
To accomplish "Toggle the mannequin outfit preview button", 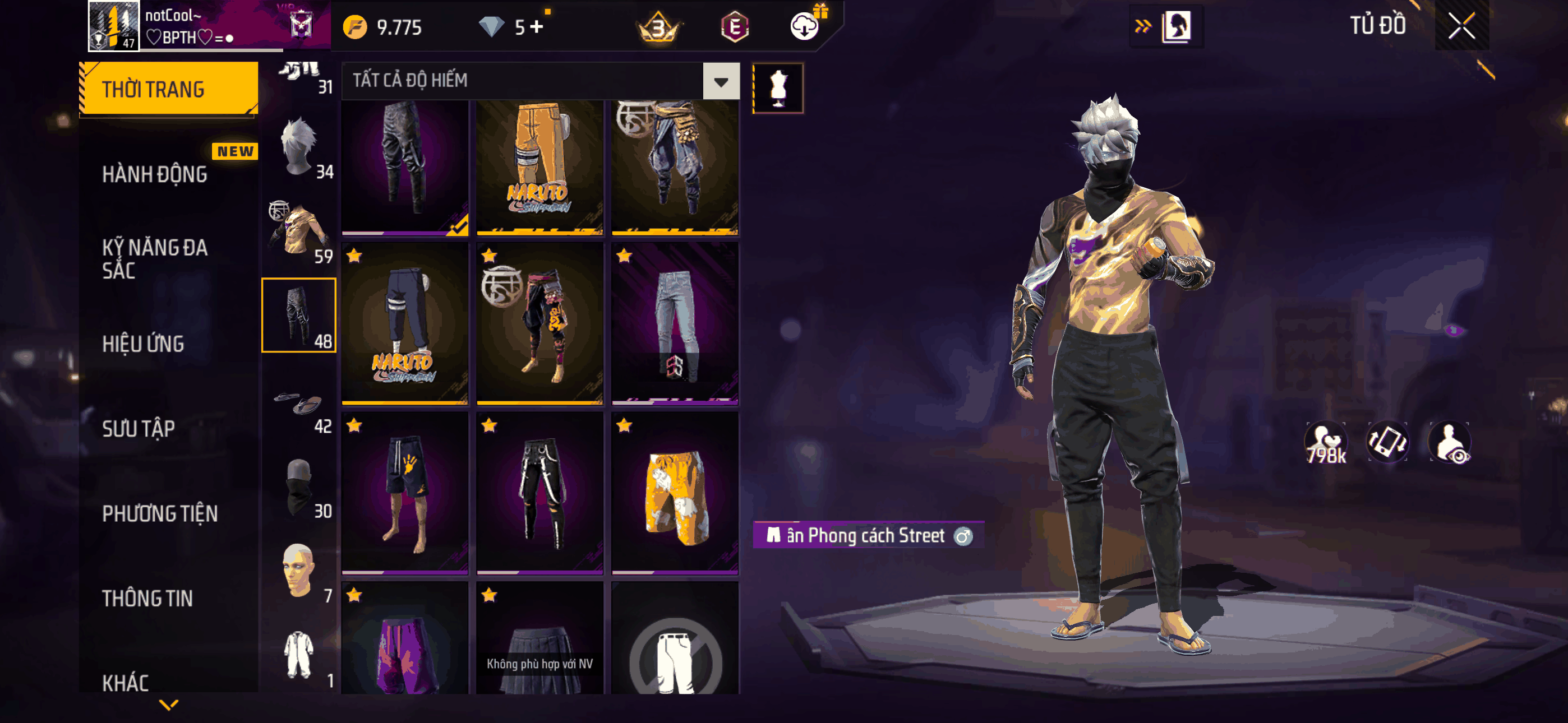I will (x=778, y=89).
